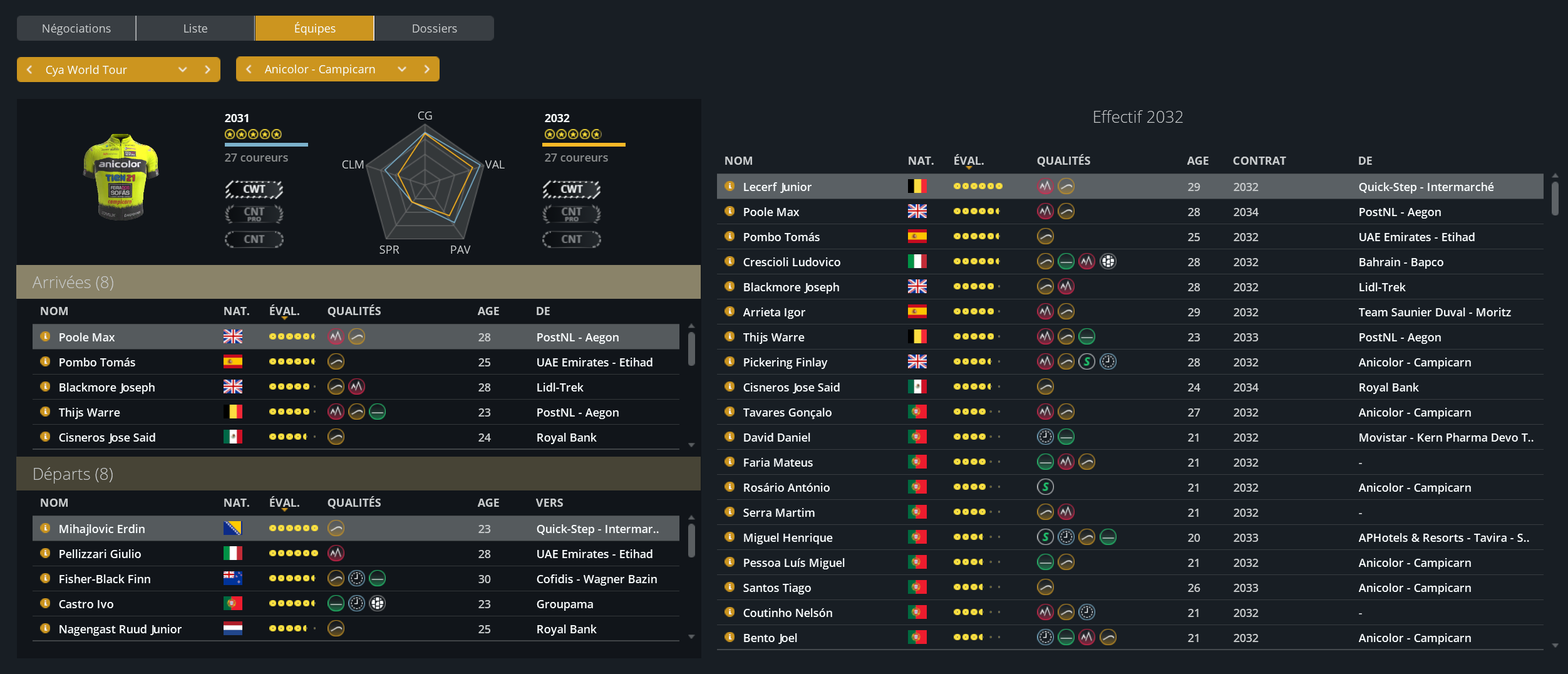Choose Castro Ivo in the departures list
1568x674 pixels.
point(86,604)
